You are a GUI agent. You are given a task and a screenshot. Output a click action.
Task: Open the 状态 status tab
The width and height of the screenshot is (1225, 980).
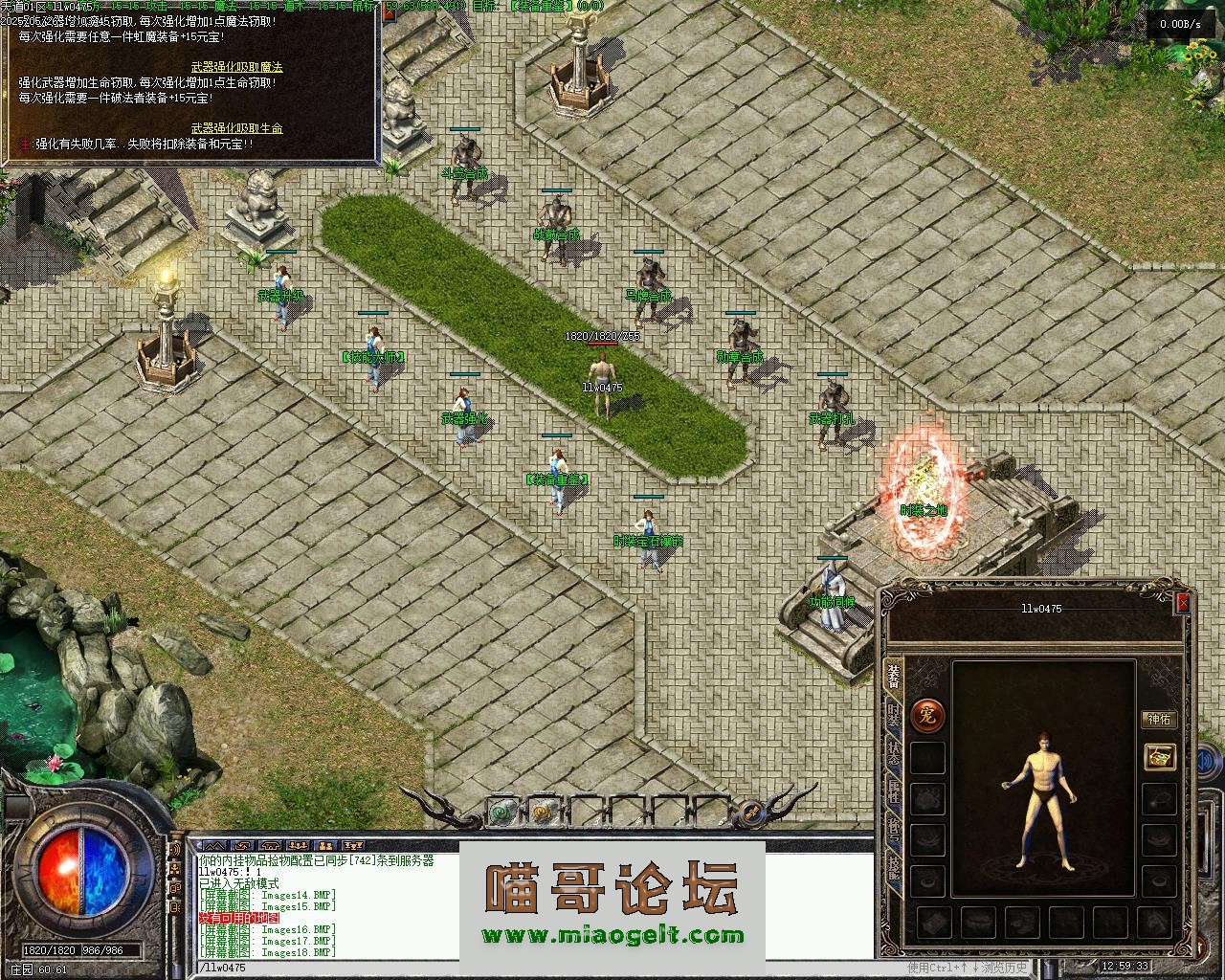click(x=893, y=753)
